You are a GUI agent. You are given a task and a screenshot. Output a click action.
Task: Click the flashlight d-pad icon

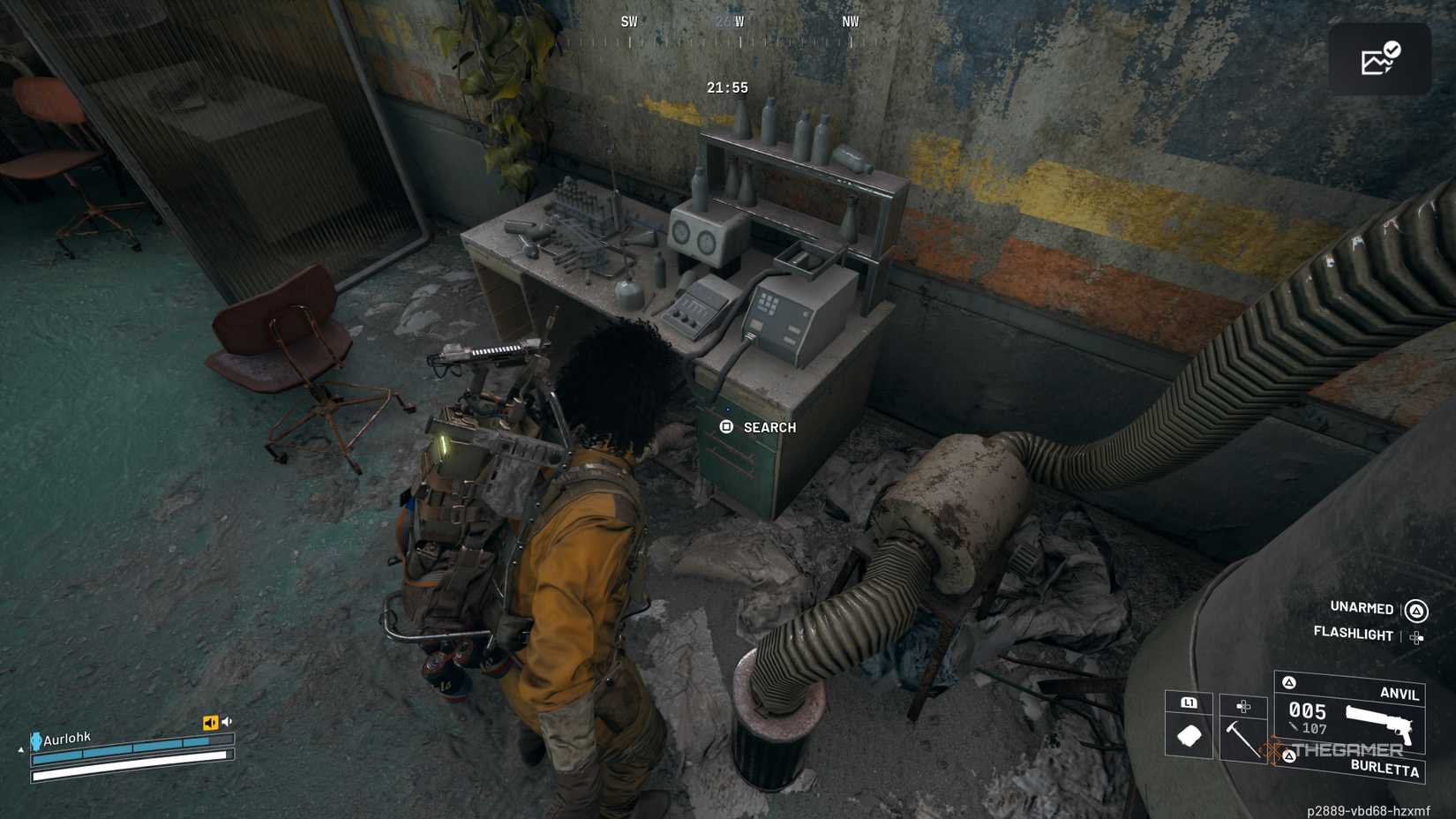point(1416,637)
